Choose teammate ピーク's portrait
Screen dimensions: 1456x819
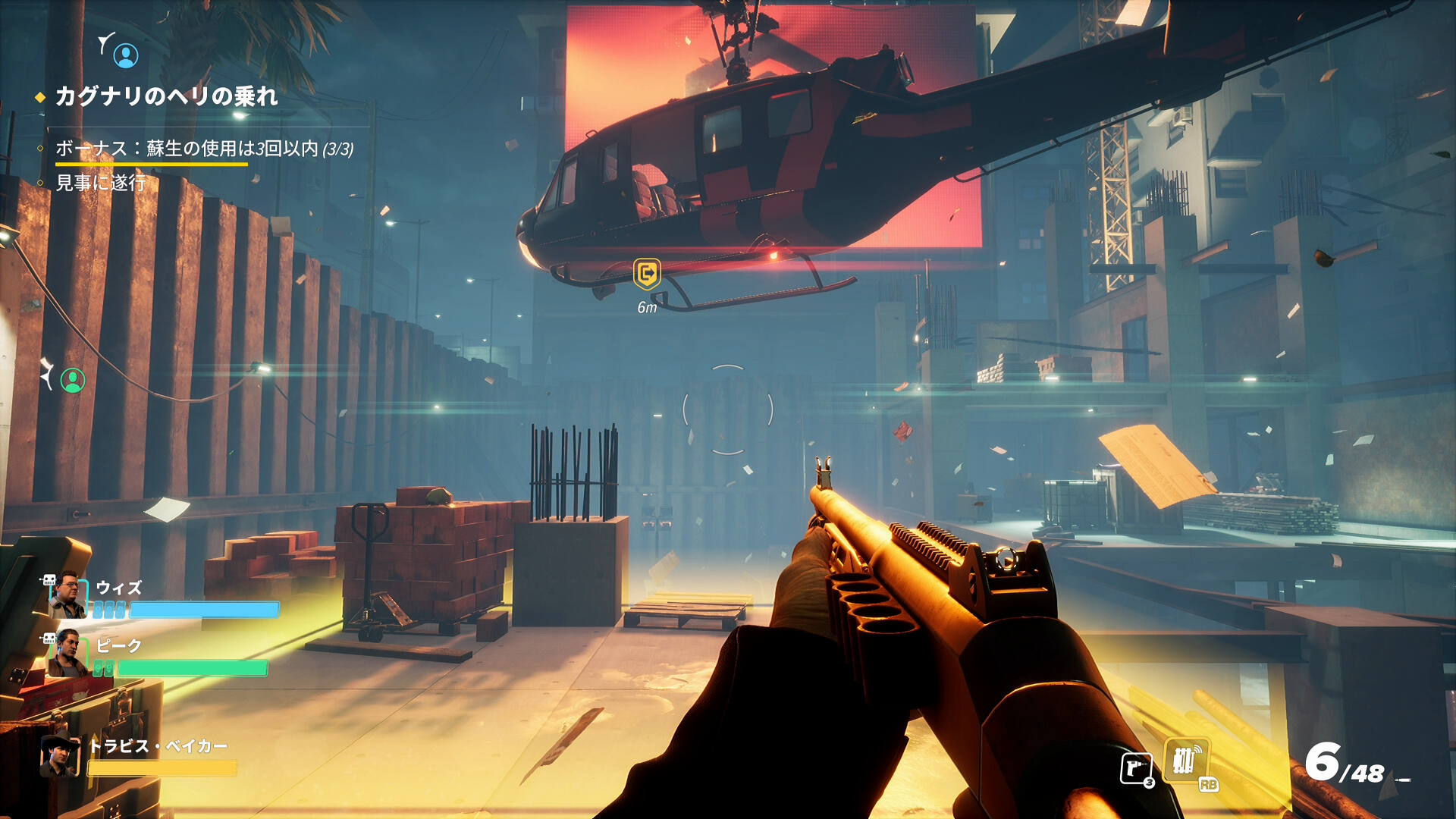click(x=67, y=654)
